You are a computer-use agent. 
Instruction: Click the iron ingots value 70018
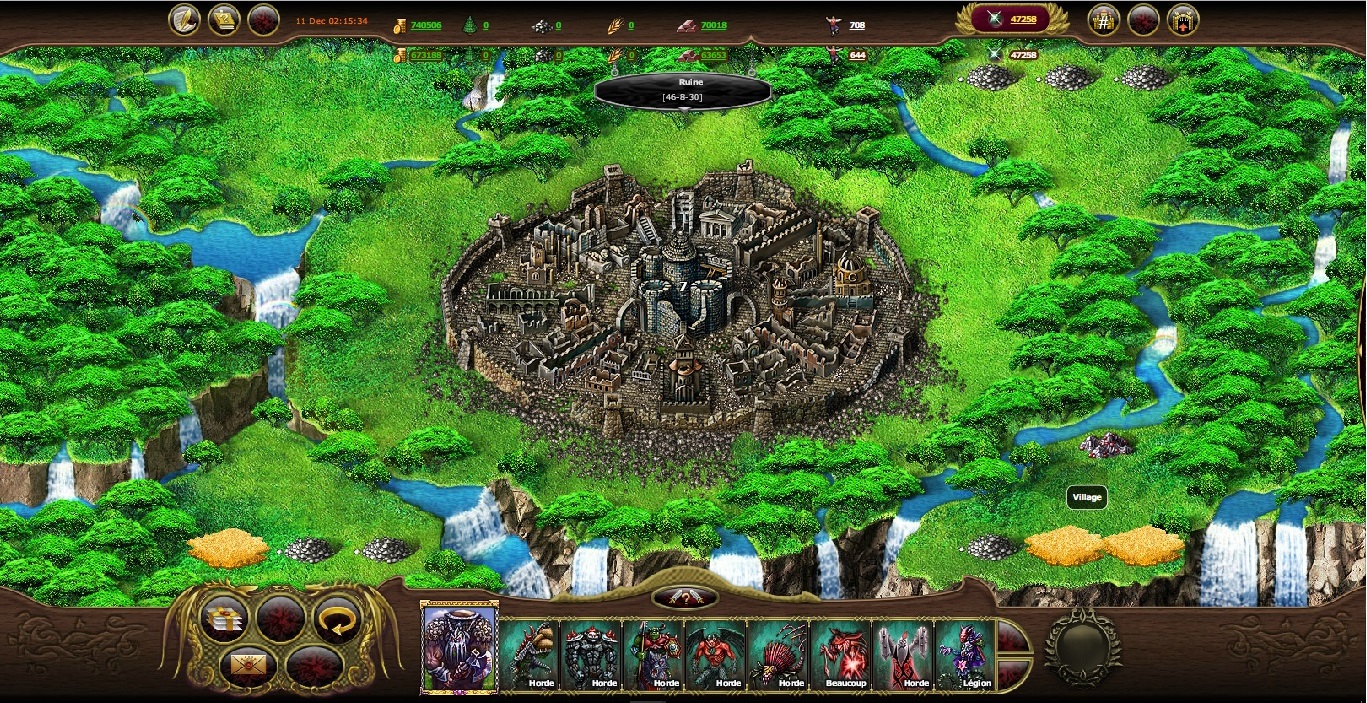713,26
